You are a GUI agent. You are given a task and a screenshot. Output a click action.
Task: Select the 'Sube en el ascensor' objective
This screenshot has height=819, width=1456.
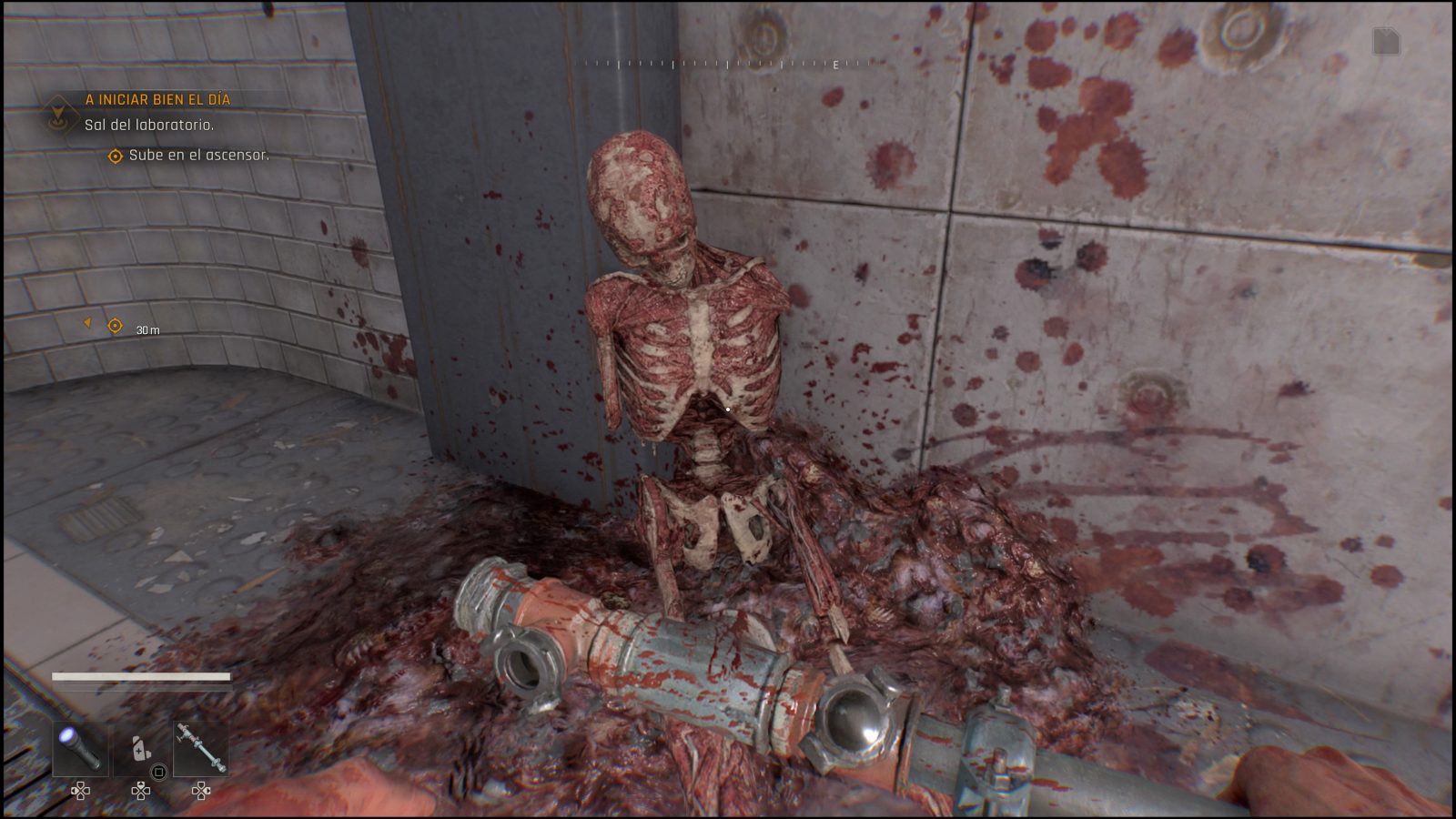click(198, 156)
